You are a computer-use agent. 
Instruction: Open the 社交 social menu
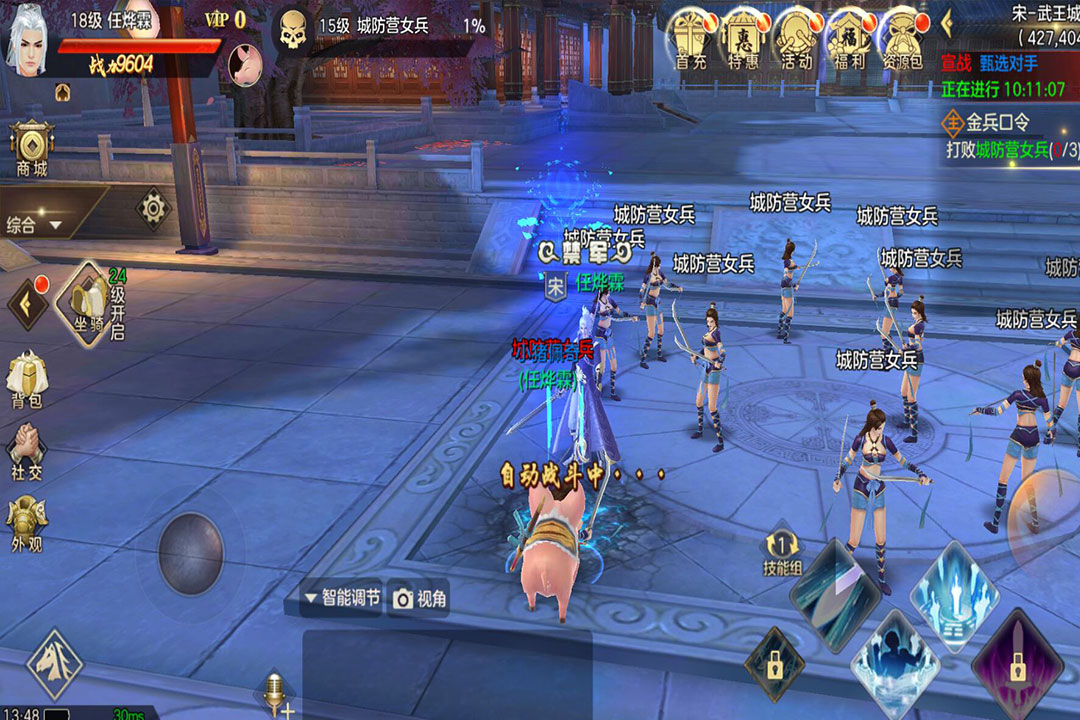click(27, 453)
